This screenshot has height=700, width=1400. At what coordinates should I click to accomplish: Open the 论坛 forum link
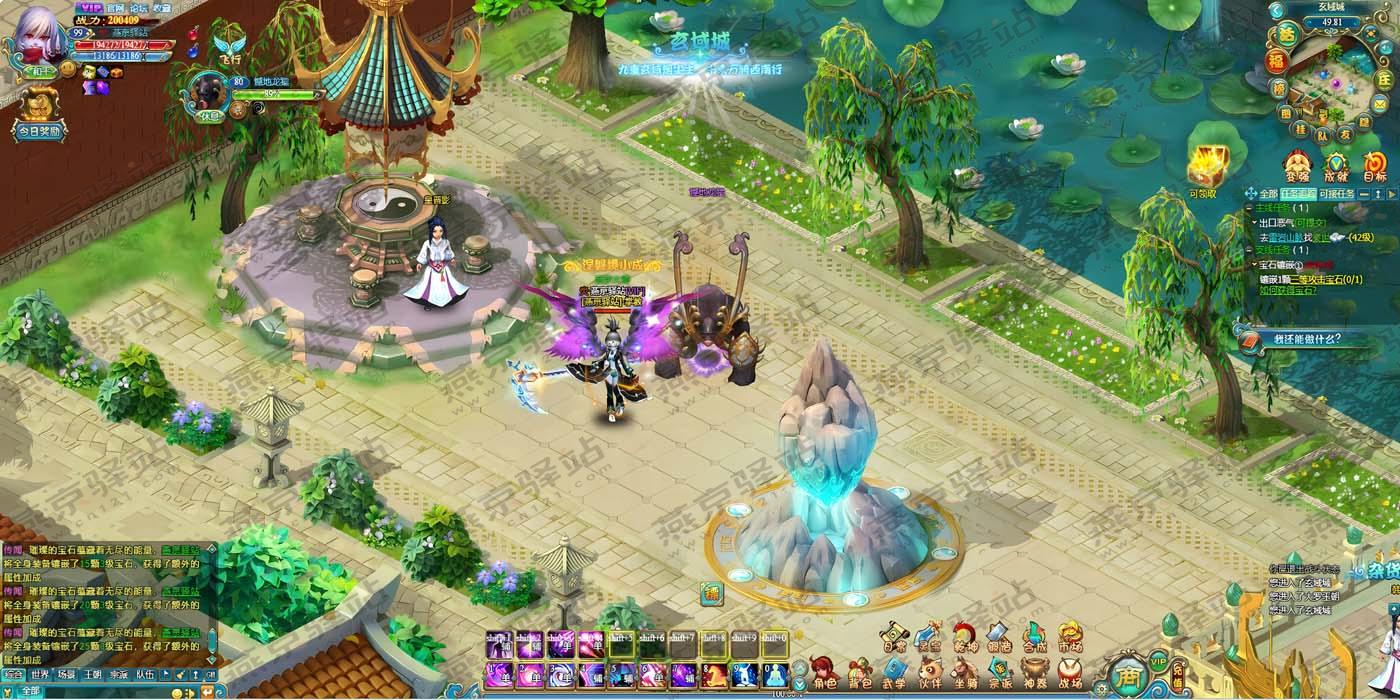[x=139, y=7]
